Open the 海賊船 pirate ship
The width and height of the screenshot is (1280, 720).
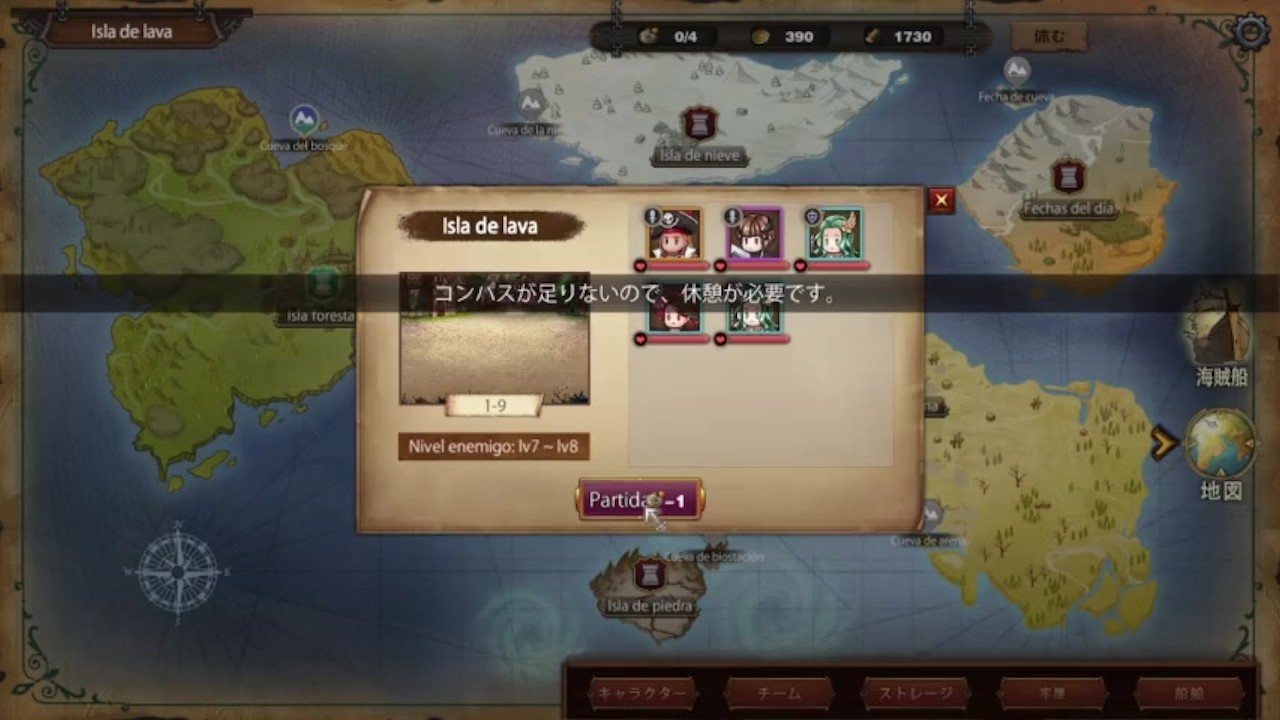1220,333
